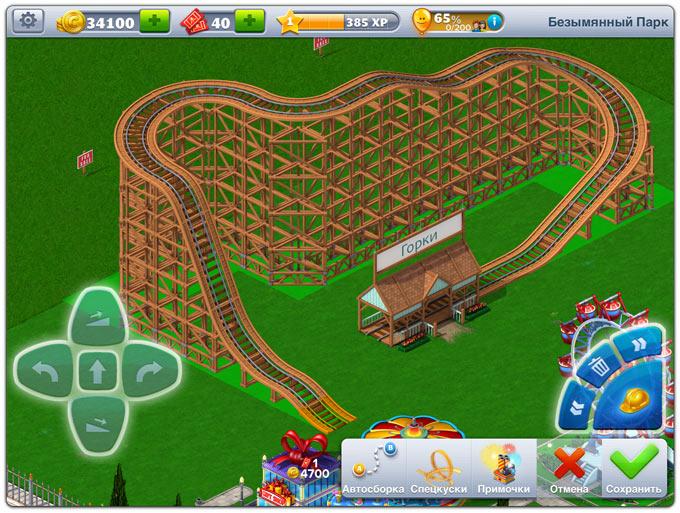Place a straight track piece
680x513 pixels.
(97, 373)
